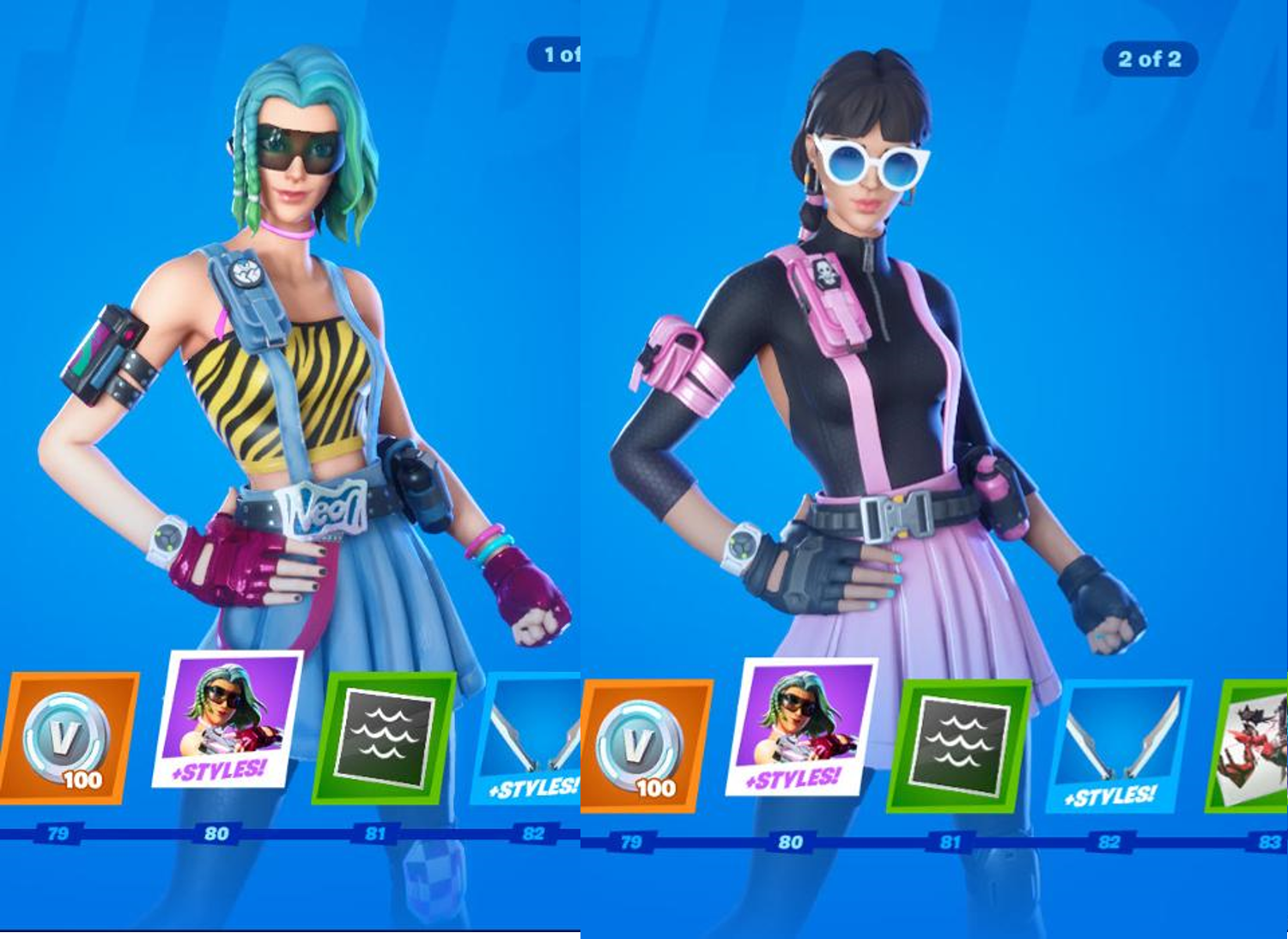This screenshot has height=939, width=1288.
Task: Pick the green waves reward in the 2 of 2 view
Action: 959,746
